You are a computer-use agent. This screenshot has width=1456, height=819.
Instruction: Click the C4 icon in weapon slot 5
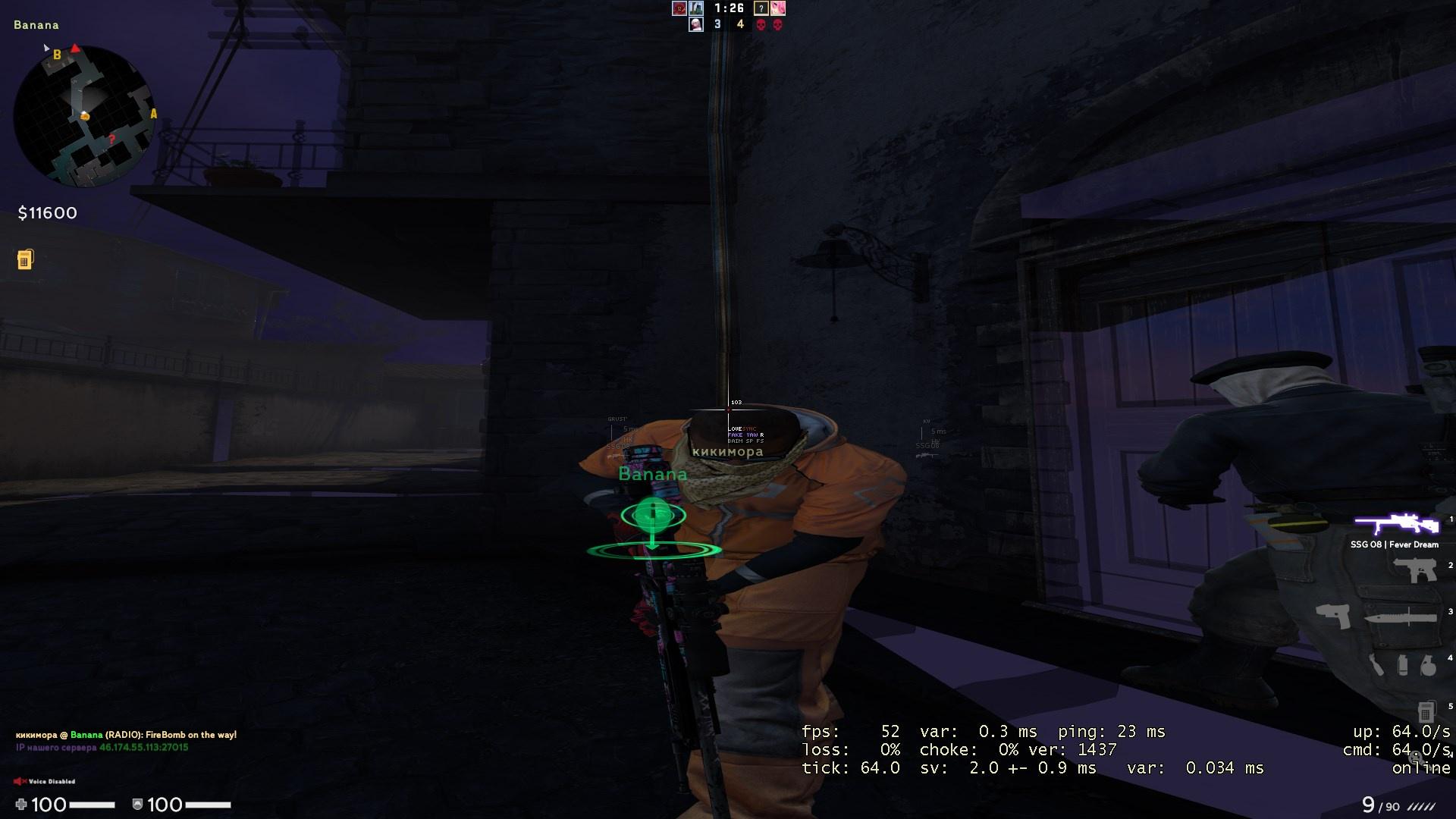pyautogui.click(x=1426, y=711)
